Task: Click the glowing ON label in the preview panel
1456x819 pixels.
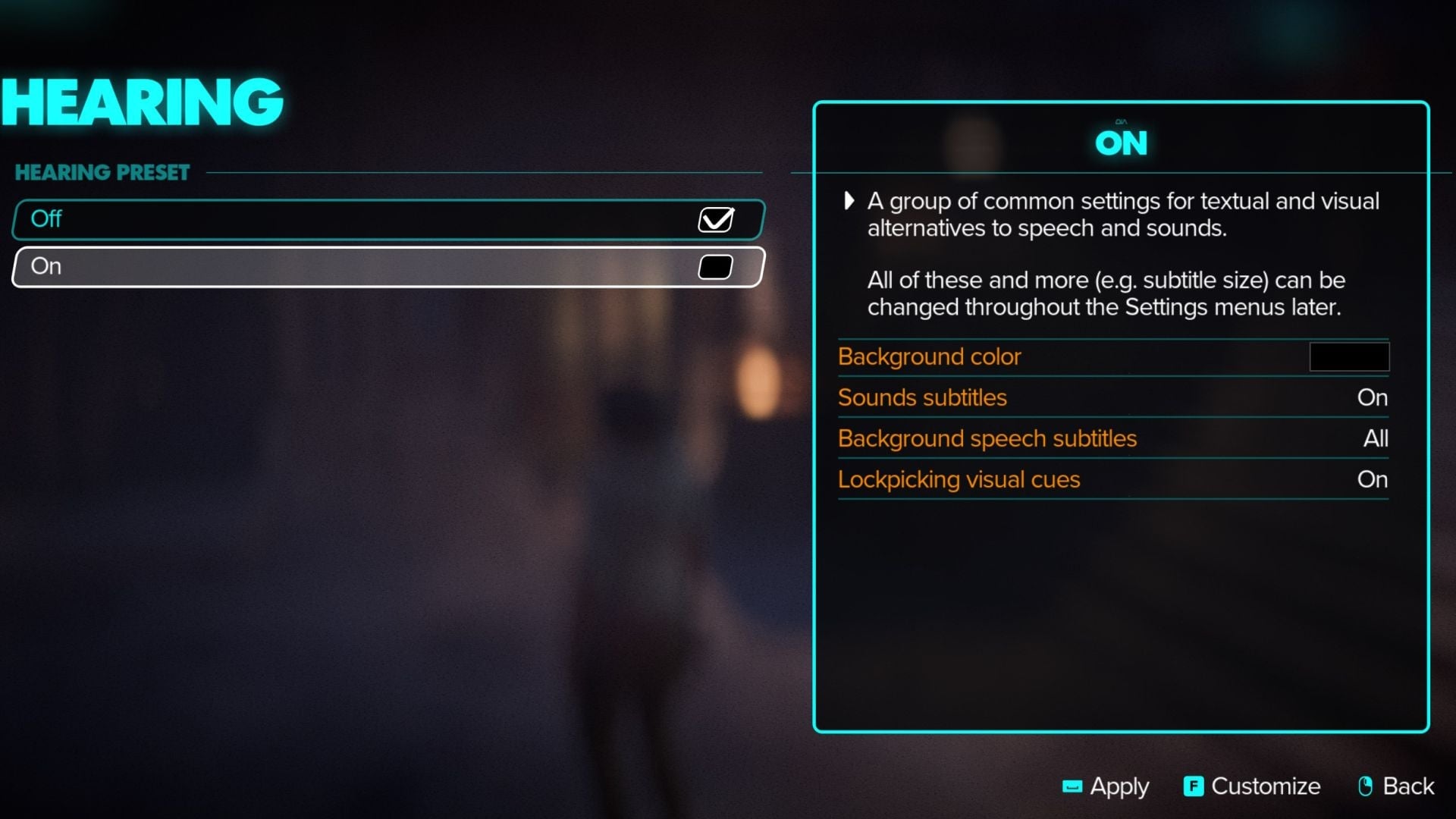Action: 1121,143
